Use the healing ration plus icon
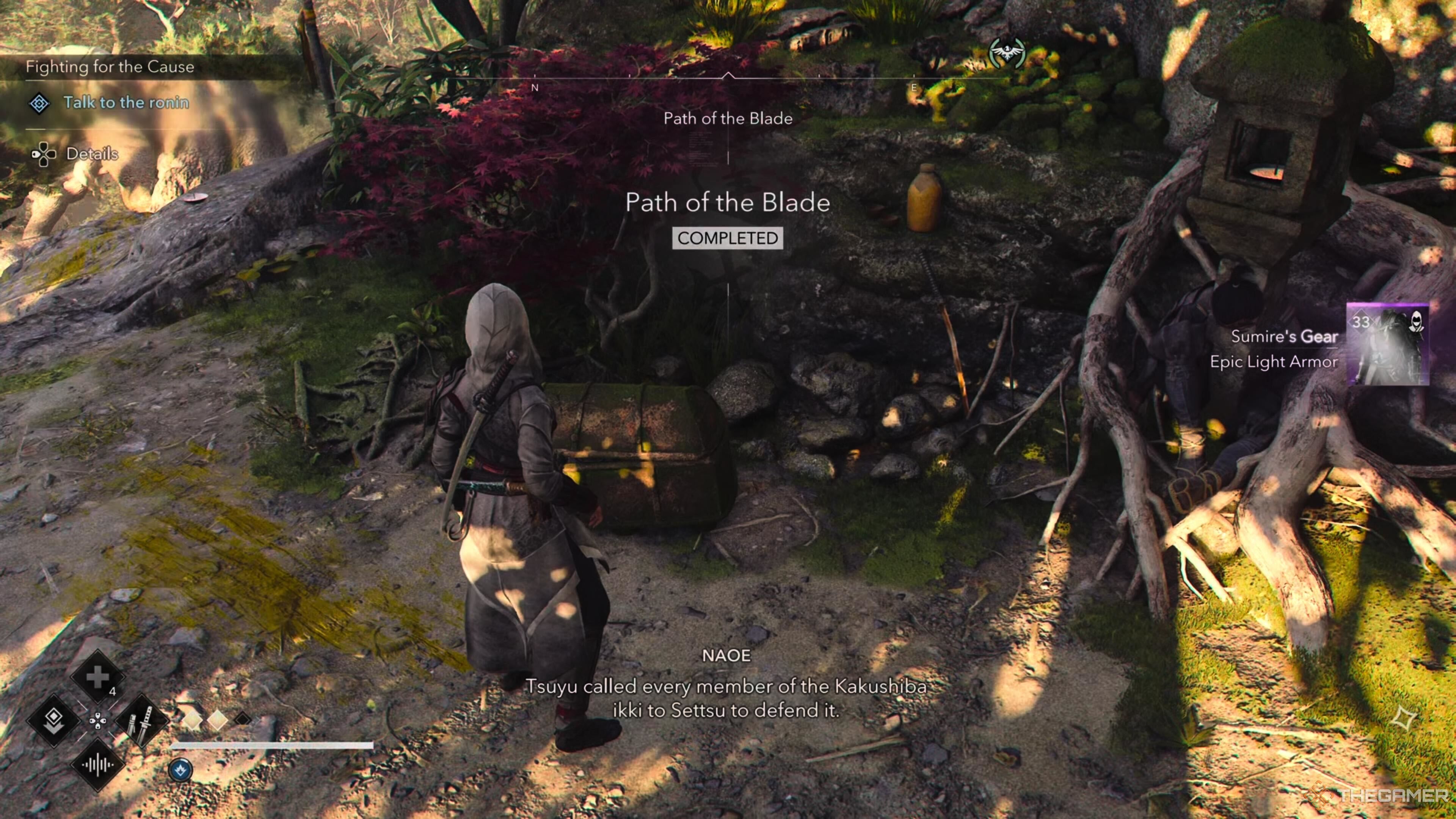Image resolution: width=1456 pixels, height=819 pixels. pos(97,676)
